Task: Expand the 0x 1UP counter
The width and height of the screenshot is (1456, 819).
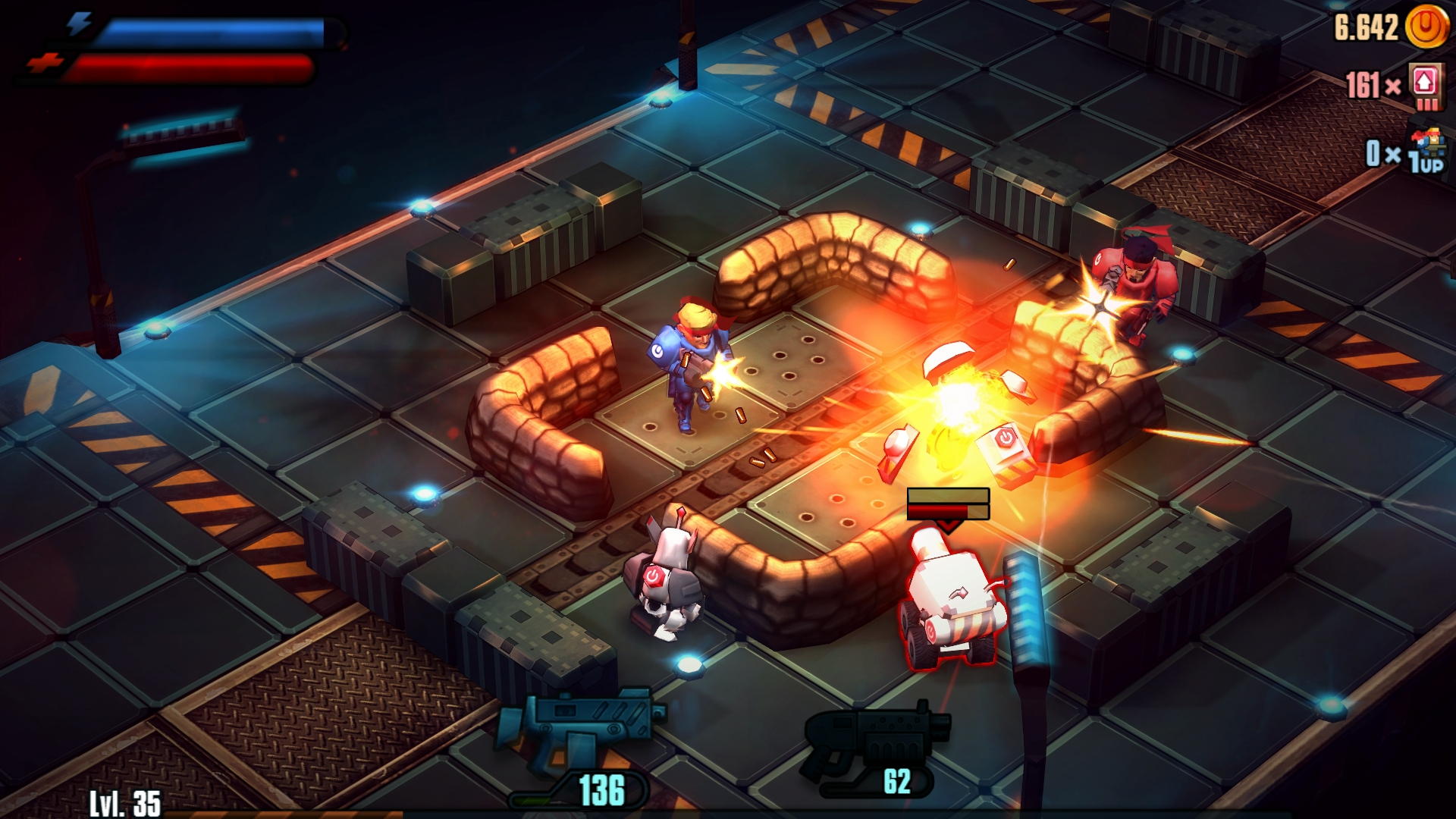Action: point(1376,155)
